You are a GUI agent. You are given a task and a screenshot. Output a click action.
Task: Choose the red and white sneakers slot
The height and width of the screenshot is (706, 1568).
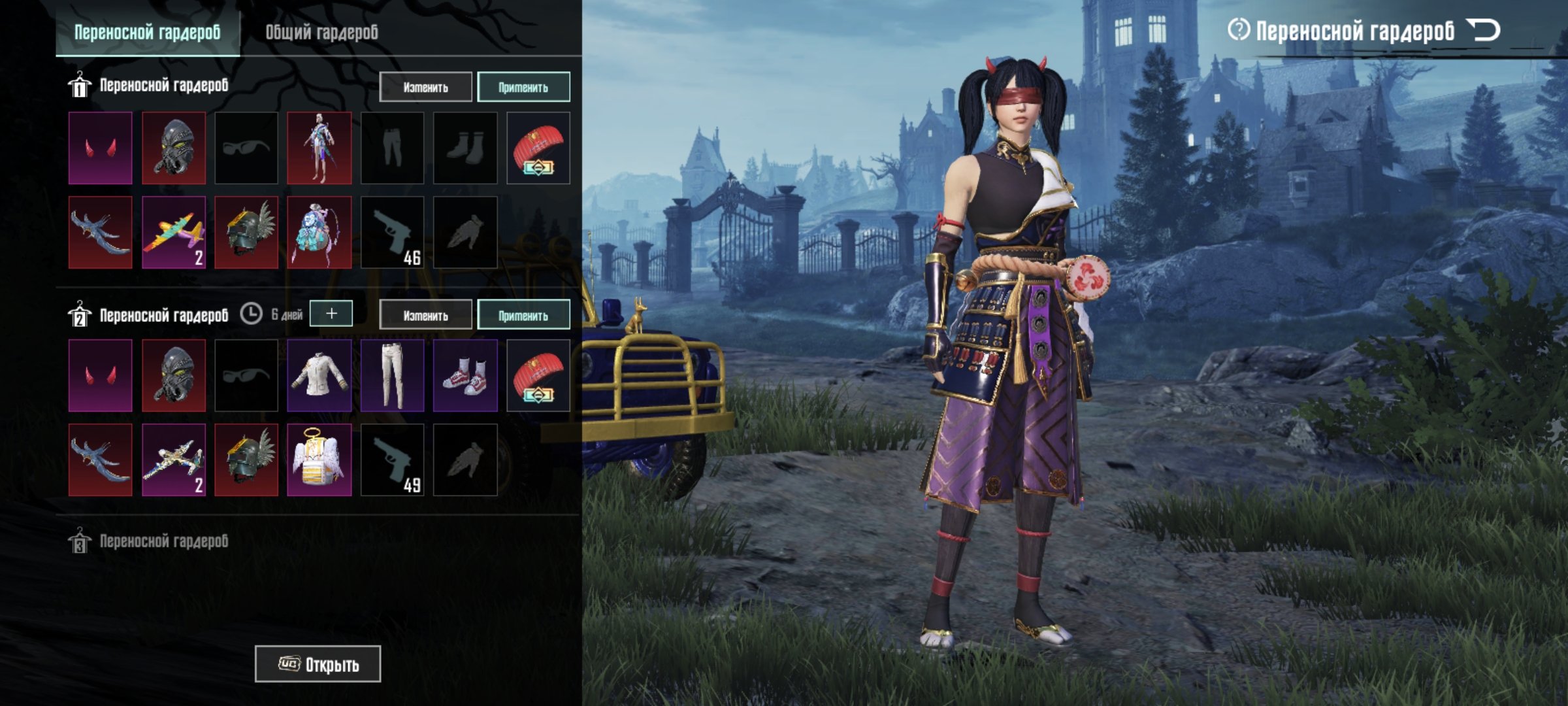click(x=465, y=375)
